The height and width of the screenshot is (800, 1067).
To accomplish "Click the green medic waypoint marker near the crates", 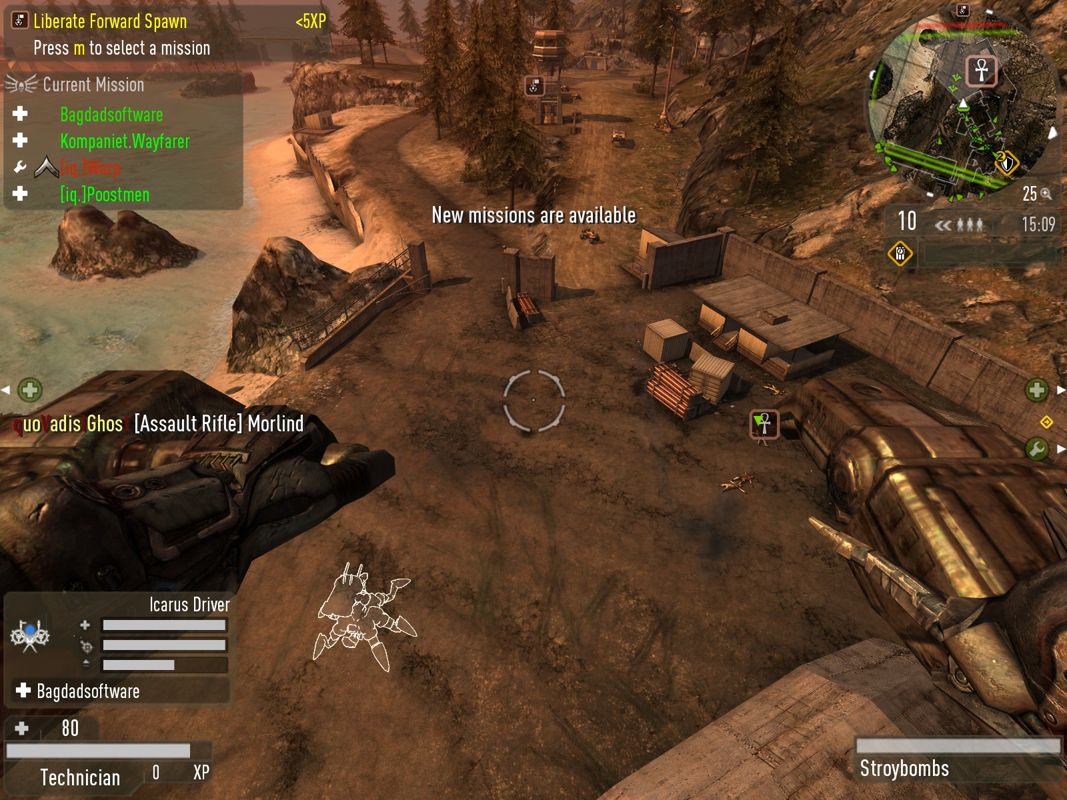I will pos(764,424).
